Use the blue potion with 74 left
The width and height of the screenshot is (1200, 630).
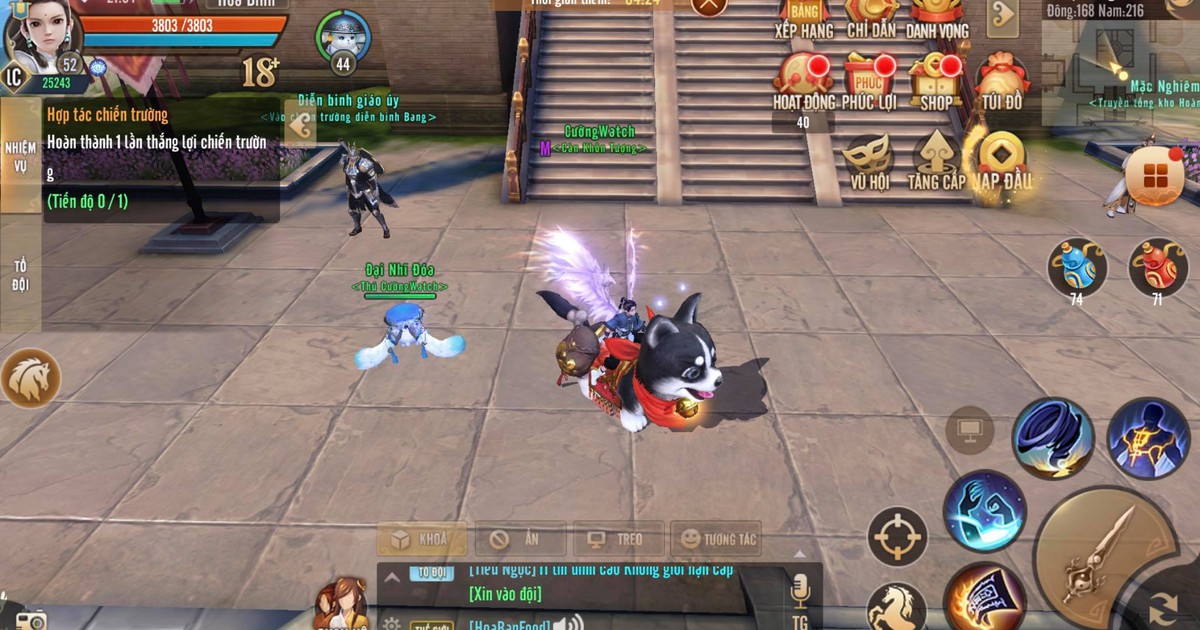(1077, 265)
